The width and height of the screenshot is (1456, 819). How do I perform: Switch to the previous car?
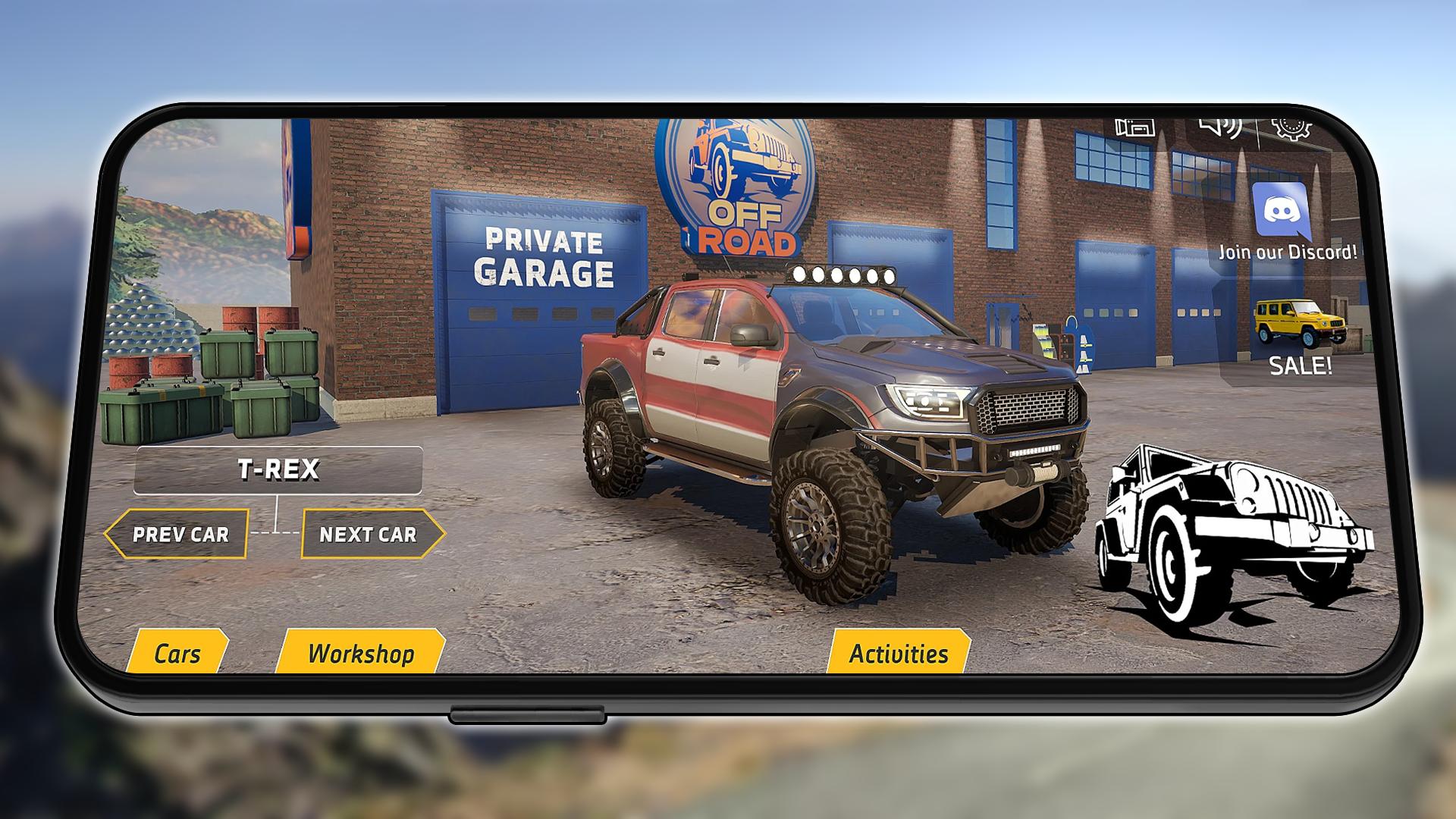[180, 535]
